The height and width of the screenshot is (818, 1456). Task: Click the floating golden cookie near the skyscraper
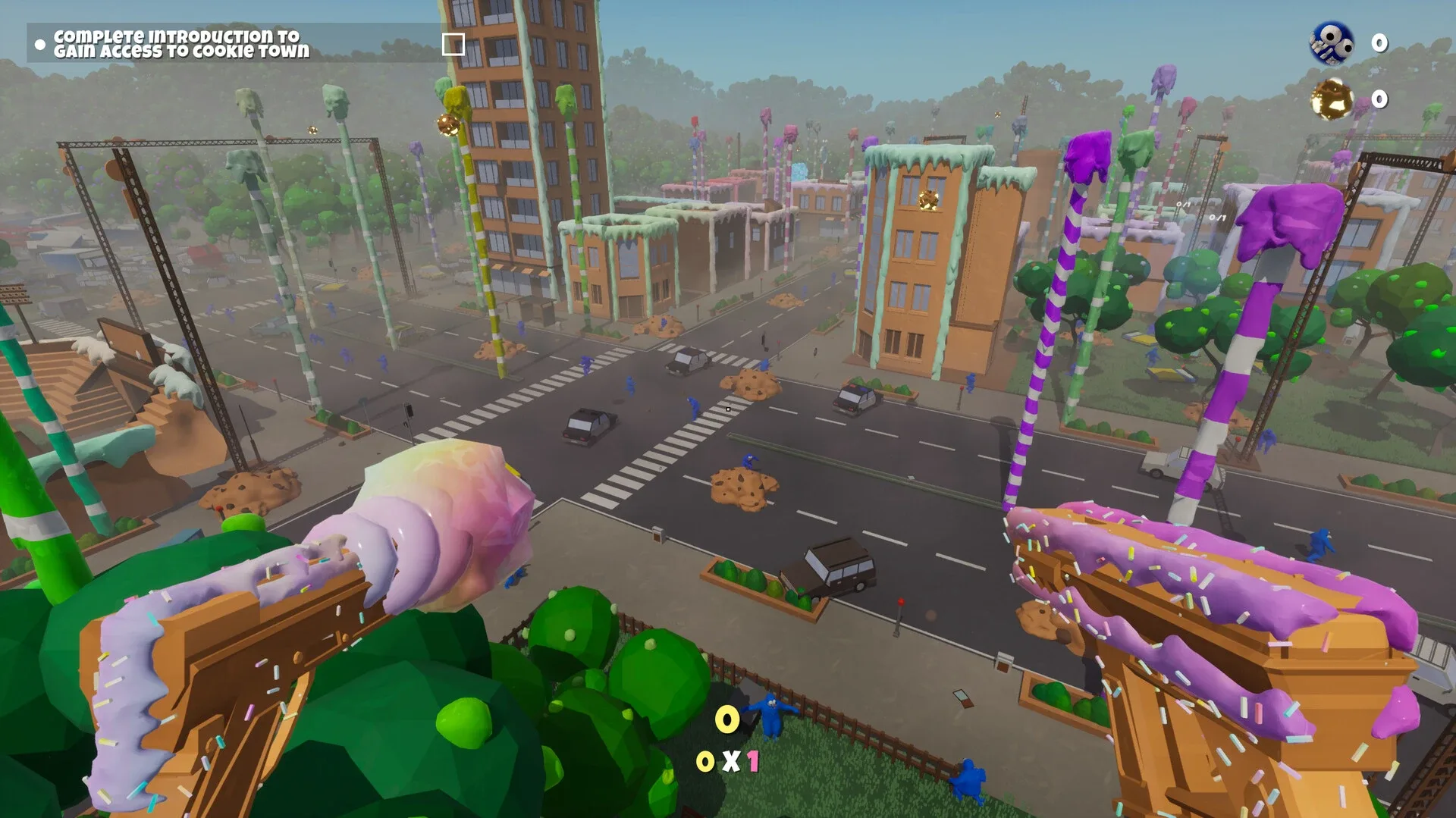point(447,124)
